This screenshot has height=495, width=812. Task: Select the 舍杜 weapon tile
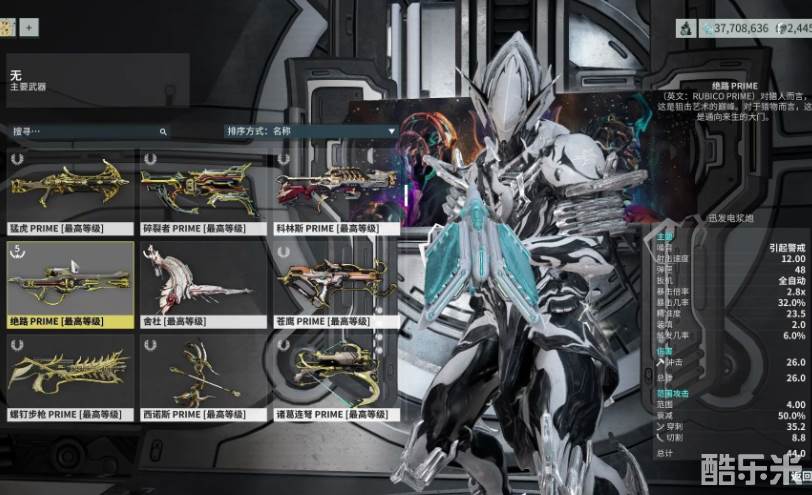click(203, 283)
